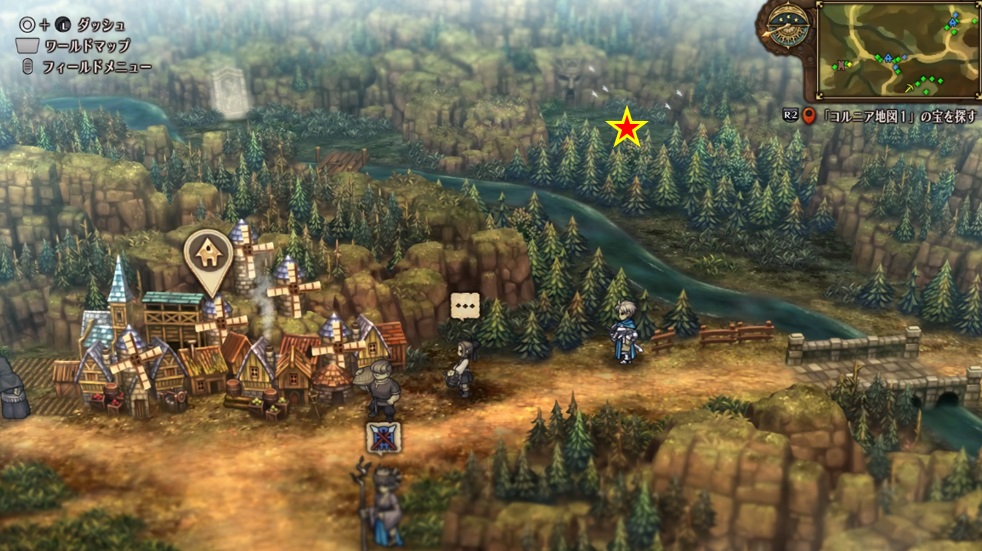The width and height of the screenshot is (982, 551).
Task: Click the day-night clock dial
Action: pyautogui.click(x=788, y=27)
